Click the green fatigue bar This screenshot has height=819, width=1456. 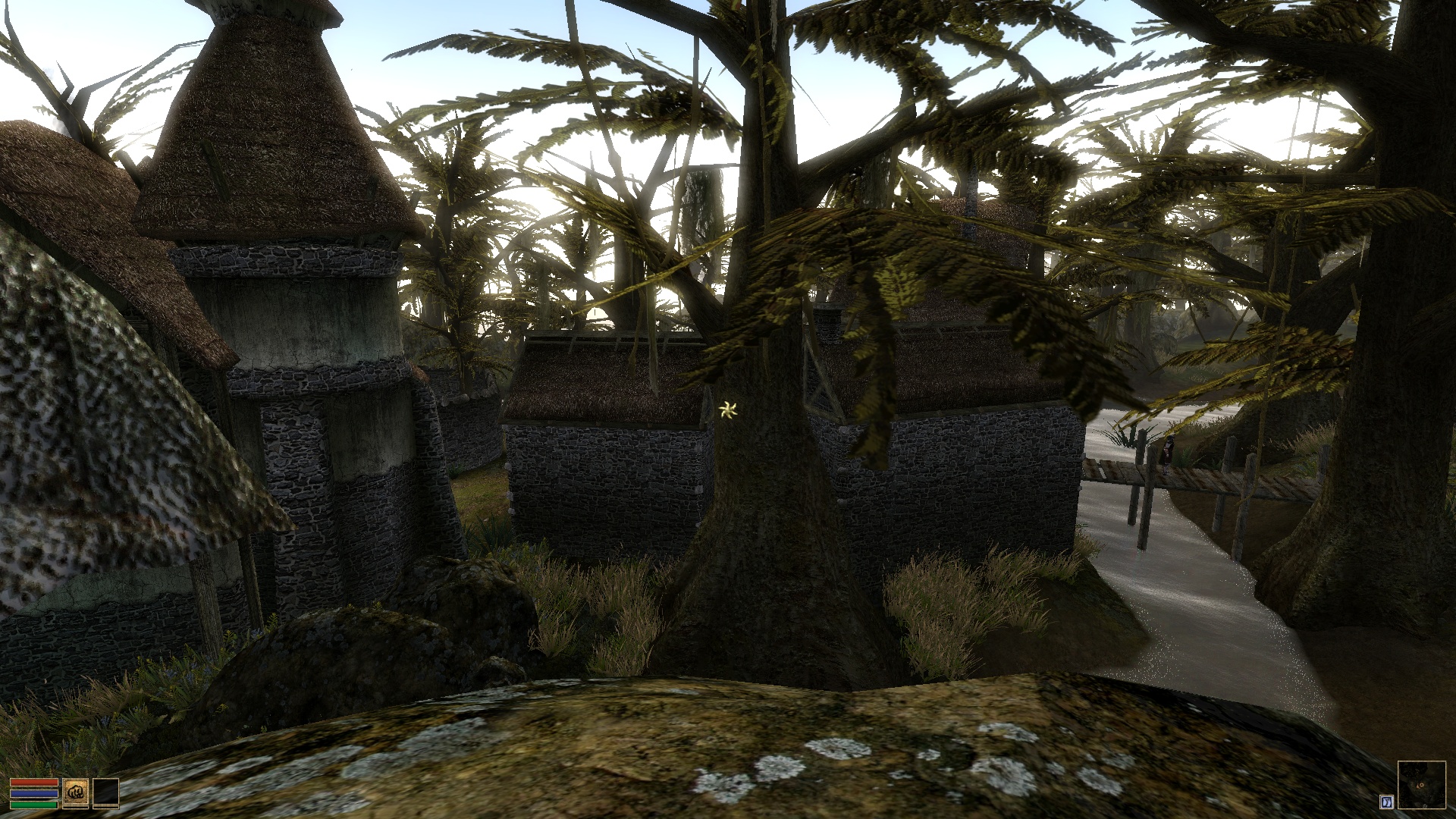click(34, 805)
